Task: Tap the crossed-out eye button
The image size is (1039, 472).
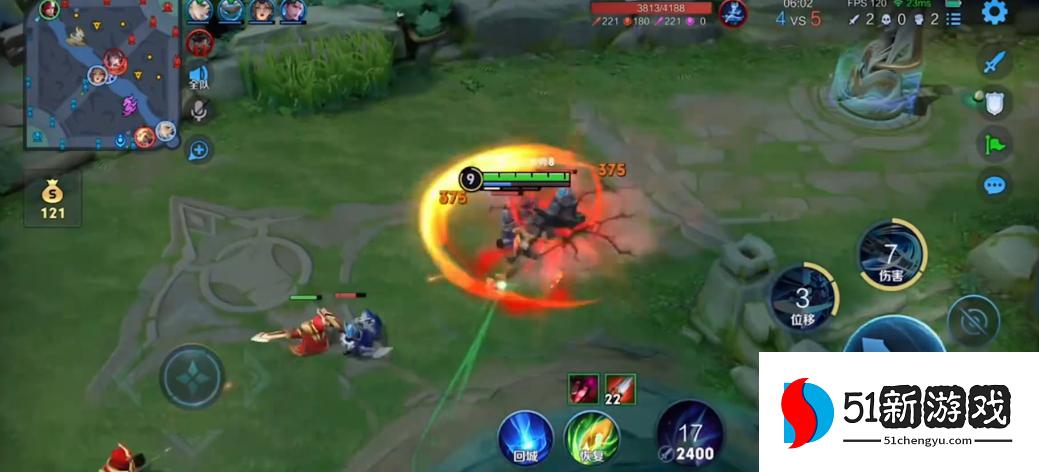Action: tap(972, 320)
